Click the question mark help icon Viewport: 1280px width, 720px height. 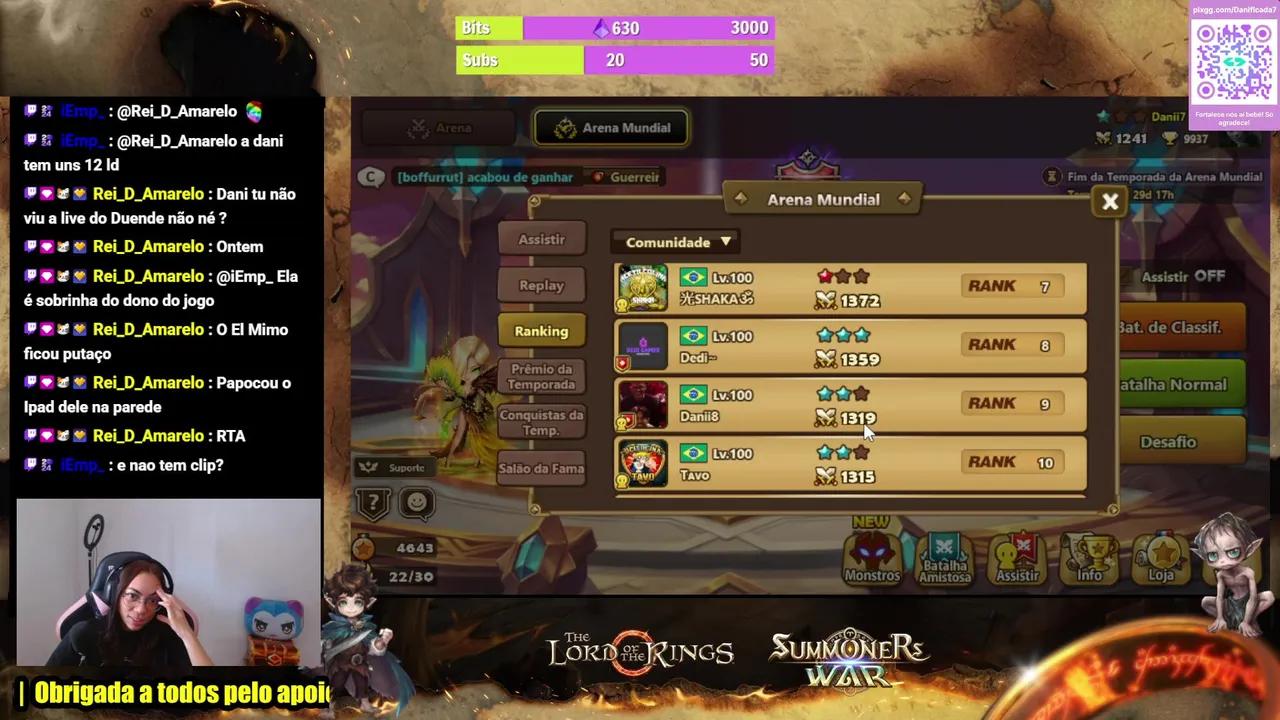(x=372, y=504)
